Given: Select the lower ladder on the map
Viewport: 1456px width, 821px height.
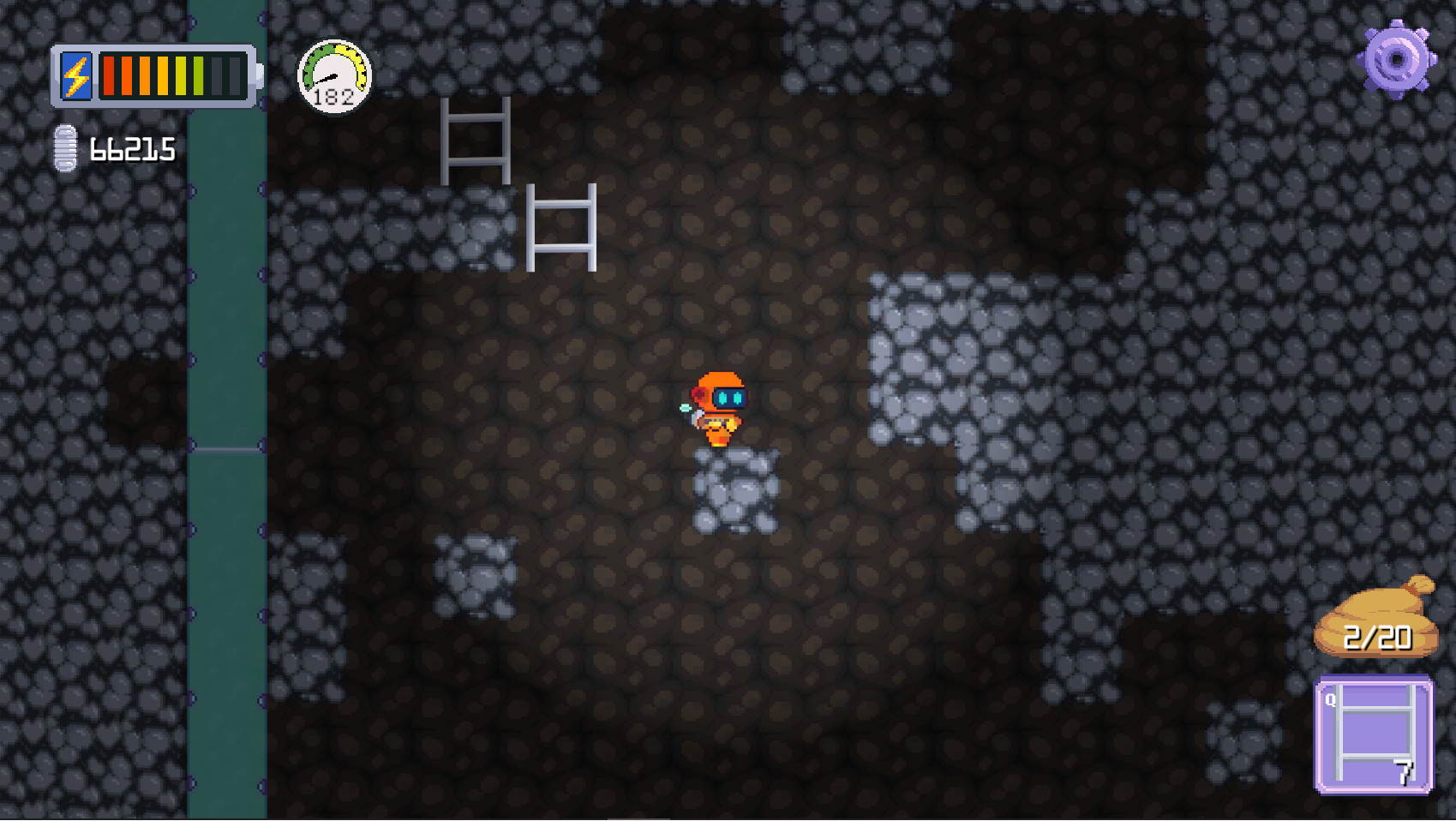Looking at the screenshot, I should pos(561,227).
